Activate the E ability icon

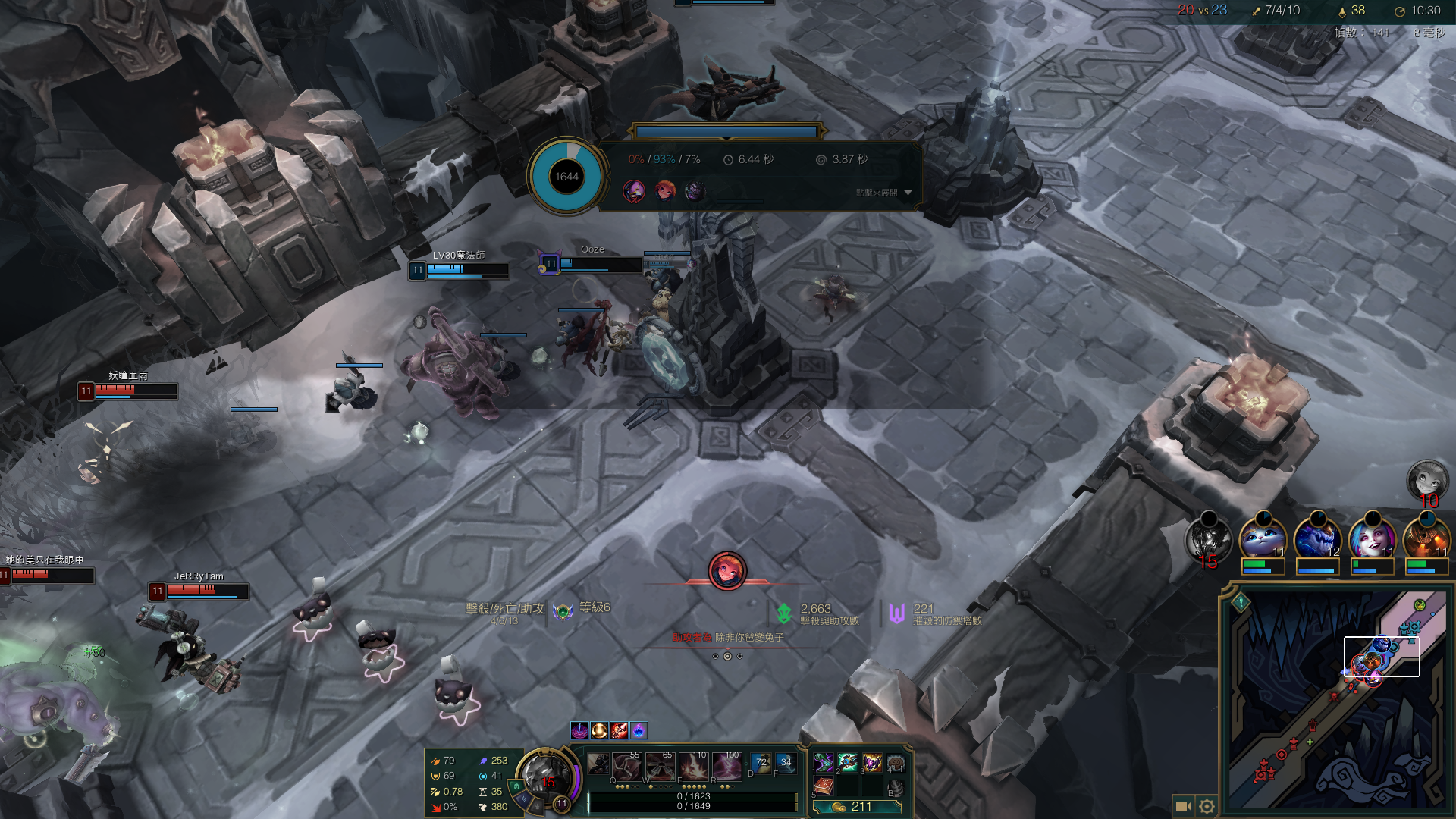(x=692, y=767)
